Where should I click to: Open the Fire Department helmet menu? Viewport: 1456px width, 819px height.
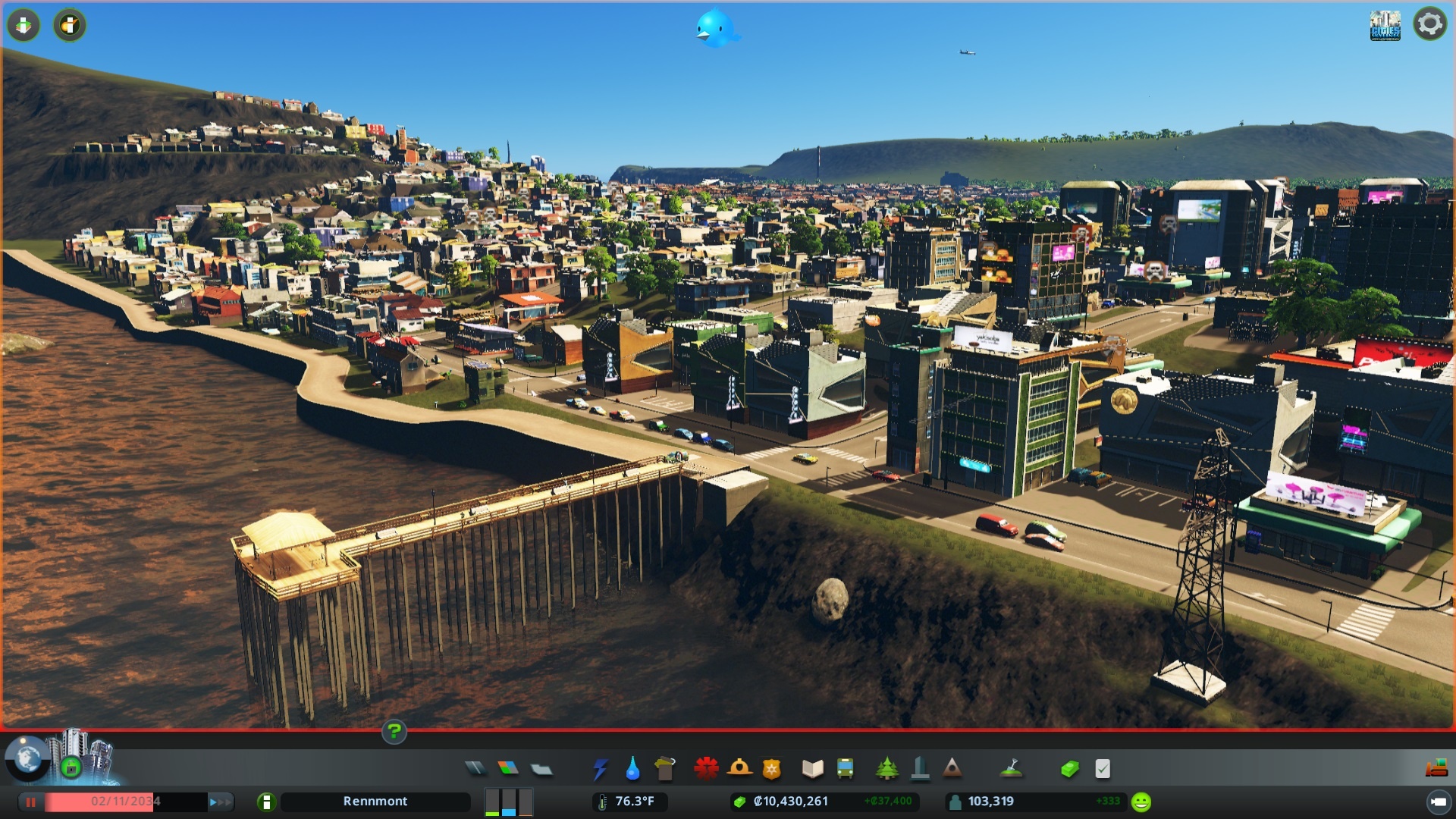tap(739, 769)
